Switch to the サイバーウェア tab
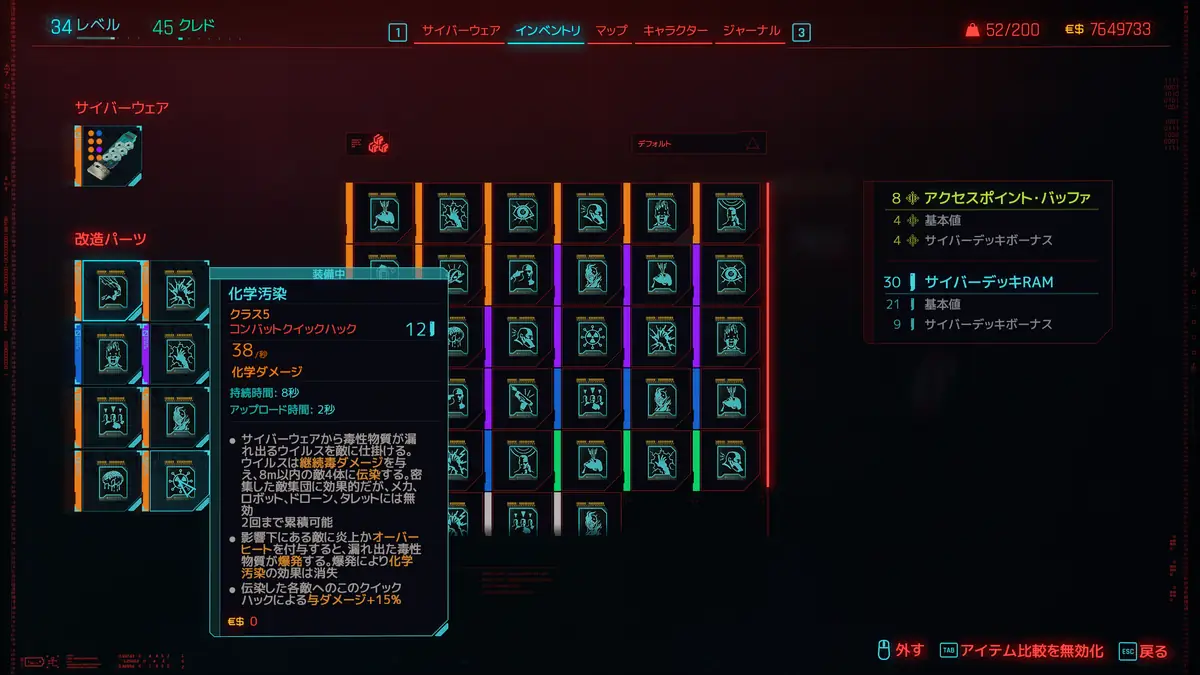 [460, 31]
